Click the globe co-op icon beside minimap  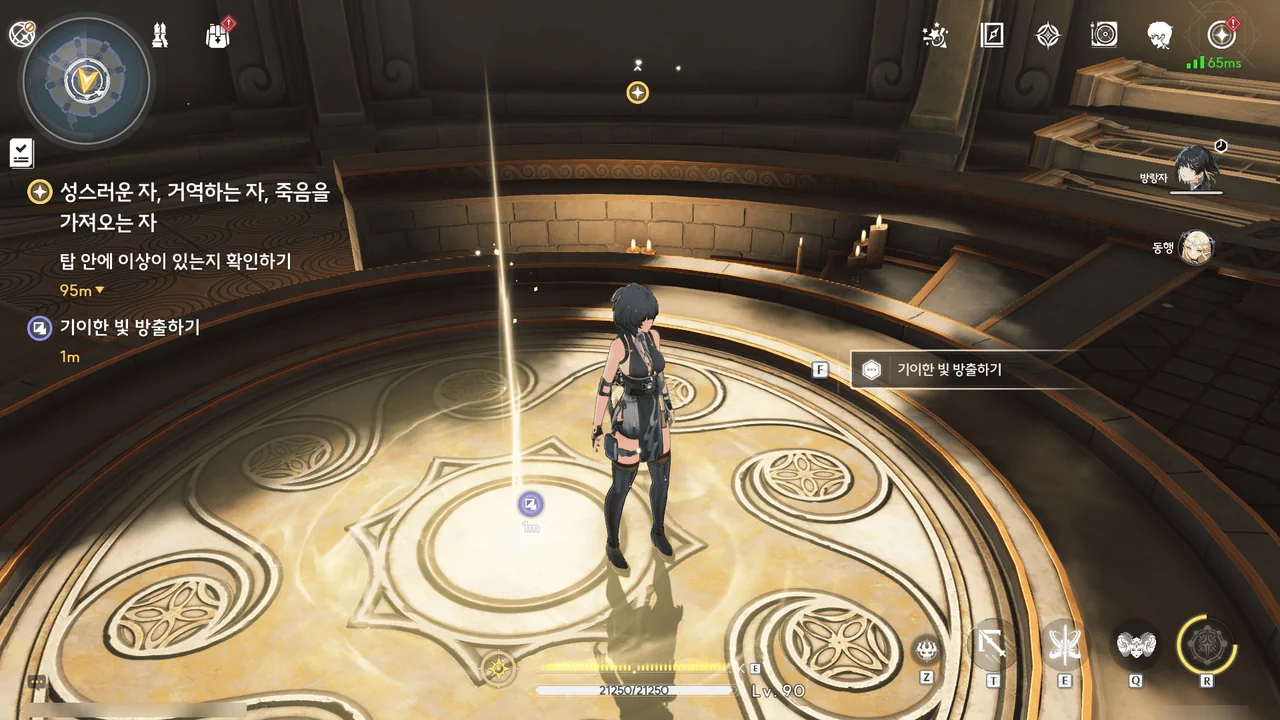[x=22, y=34]
